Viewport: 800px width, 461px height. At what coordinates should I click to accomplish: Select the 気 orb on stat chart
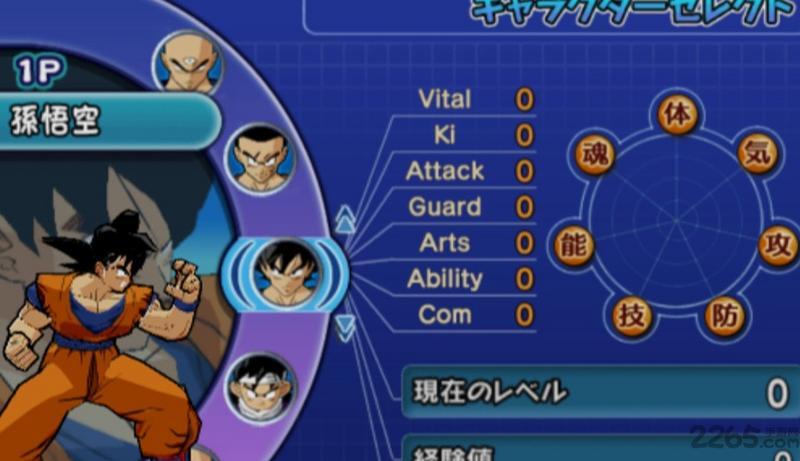(x=757, y=153)
